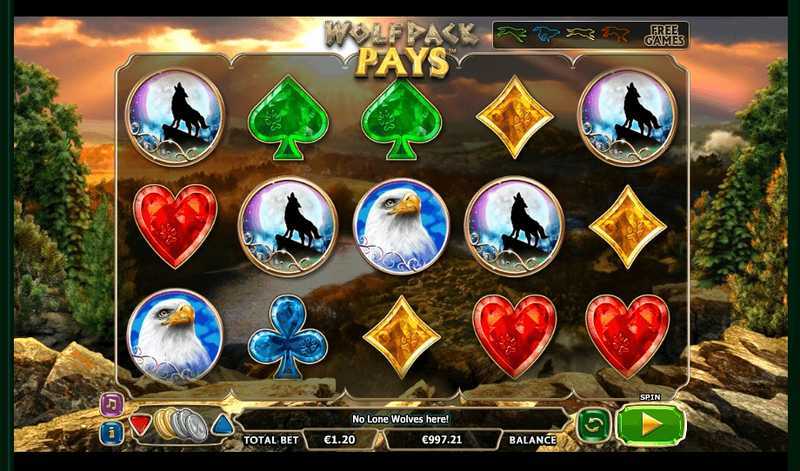
Task: Spin the reels with the green play button
Action: 650,425
